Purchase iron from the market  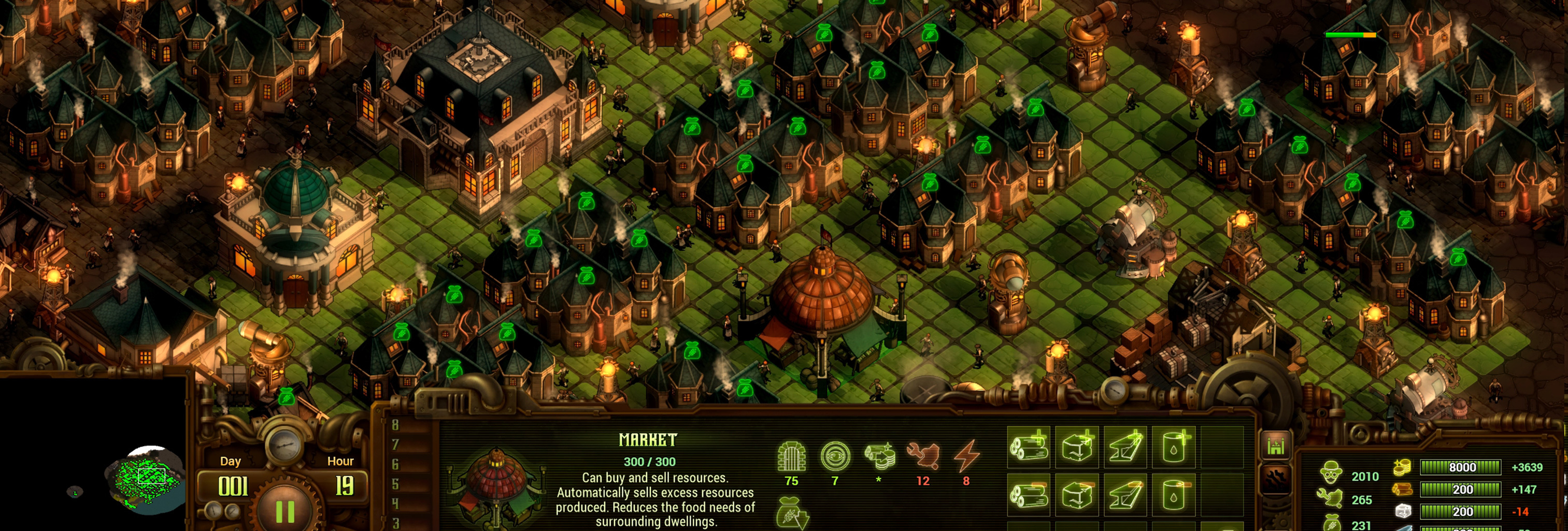[x=1125, y=447]
